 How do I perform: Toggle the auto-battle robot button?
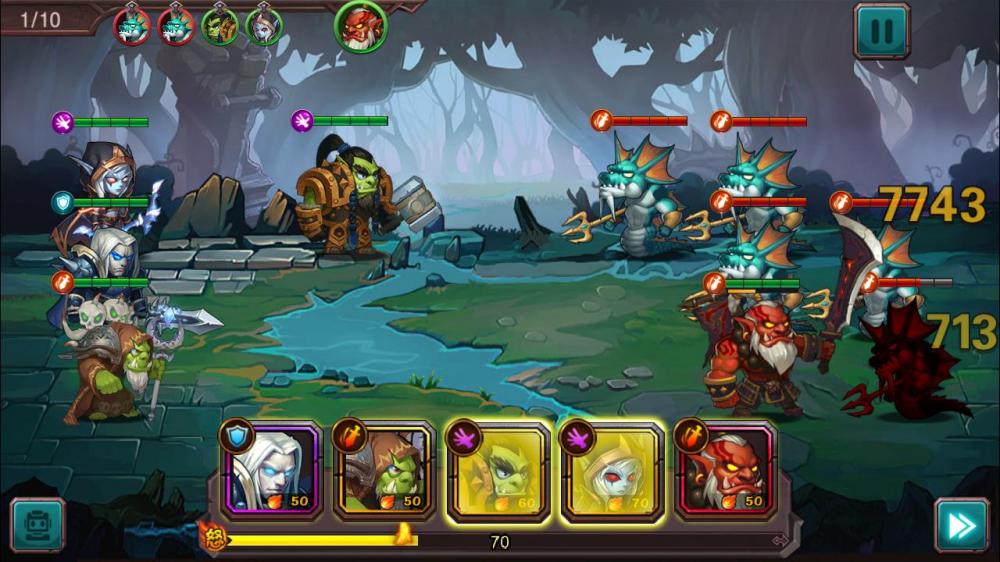pos(37,525)
